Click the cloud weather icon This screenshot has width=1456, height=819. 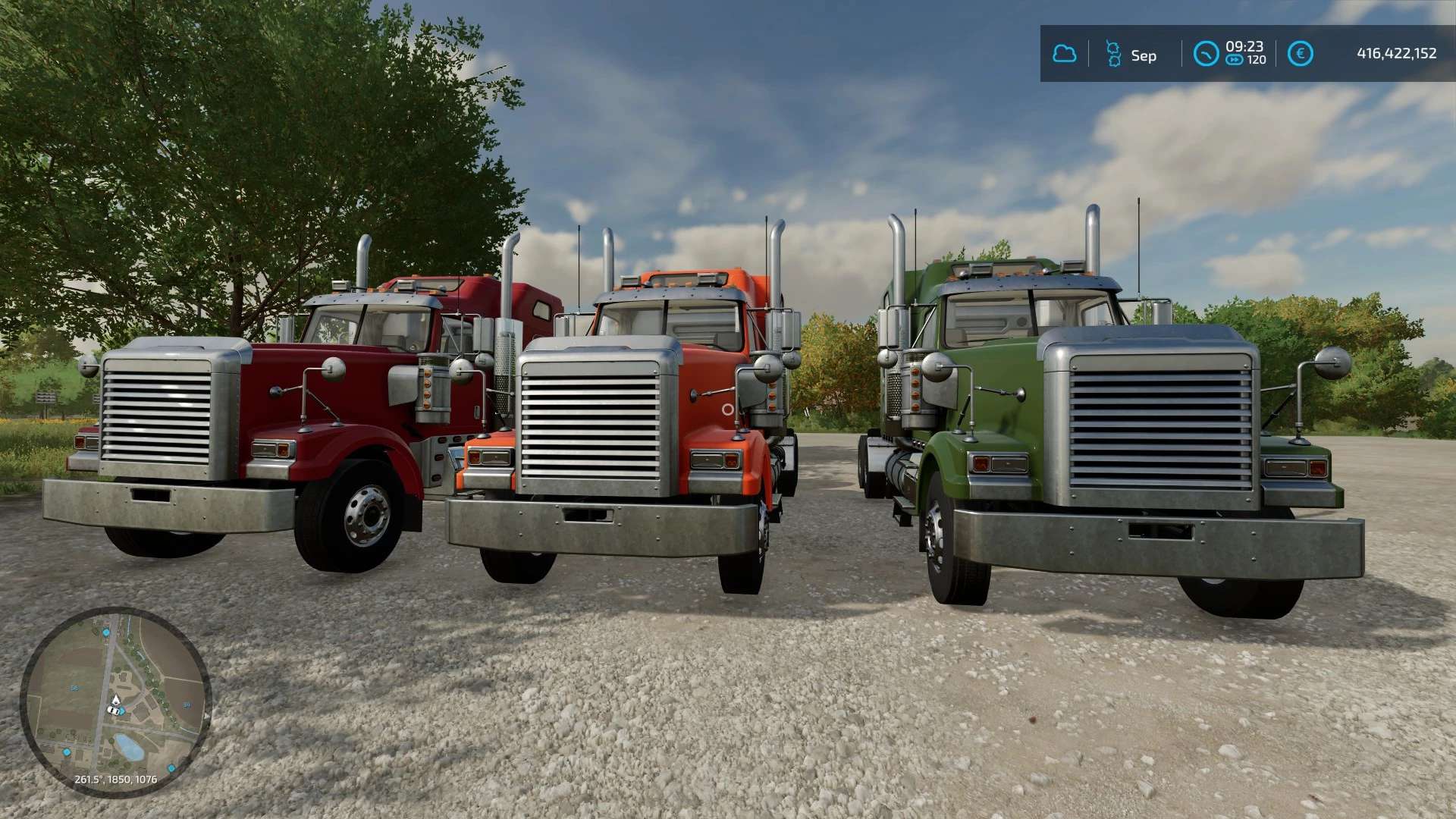pyautogui.click(x=1065, y=54)
